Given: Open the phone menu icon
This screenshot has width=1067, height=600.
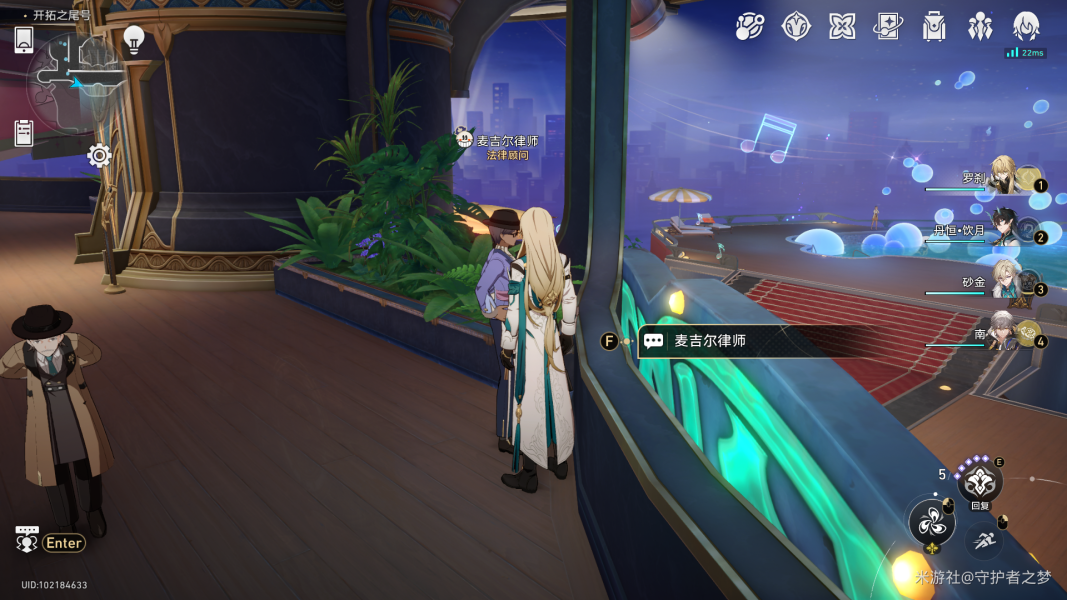Looking at the screenshot, I should (24, 40).
